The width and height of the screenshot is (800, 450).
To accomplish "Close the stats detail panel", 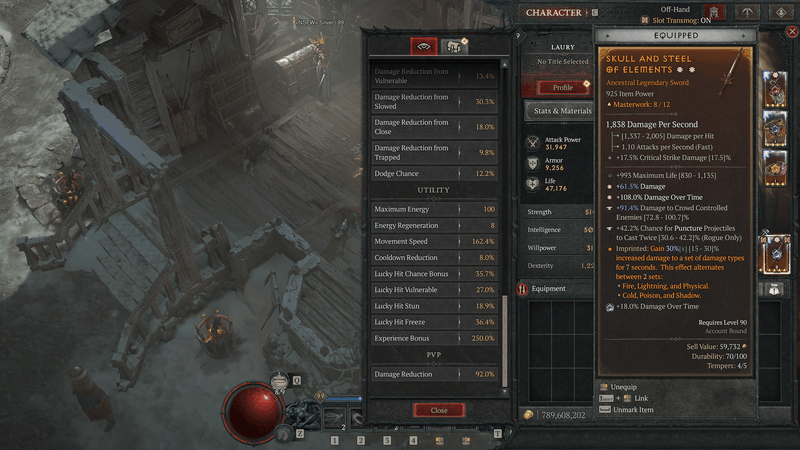I will [438, 410].
